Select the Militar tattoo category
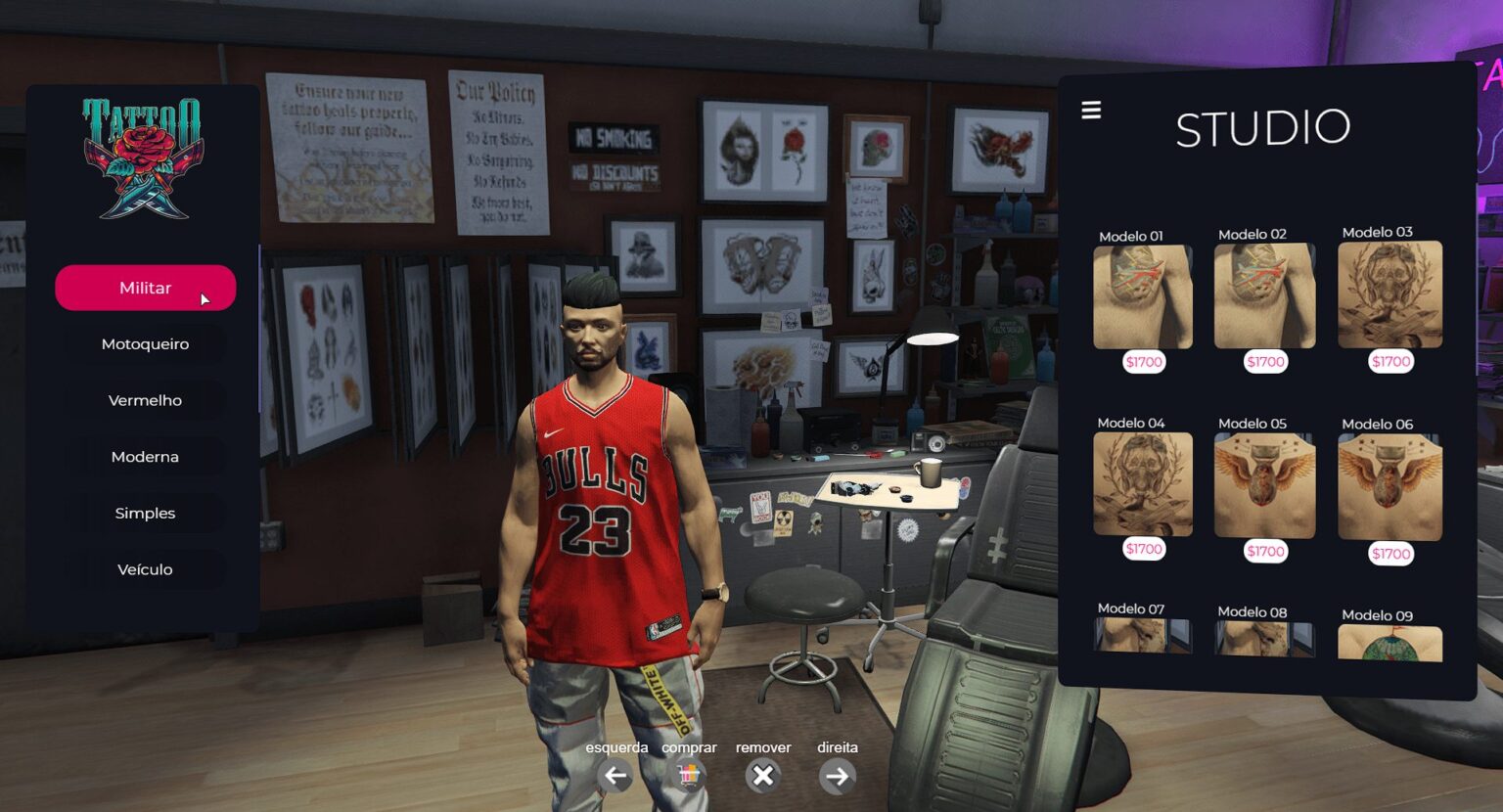Viewport: 1503px width, 812px height. coord(145,287)
